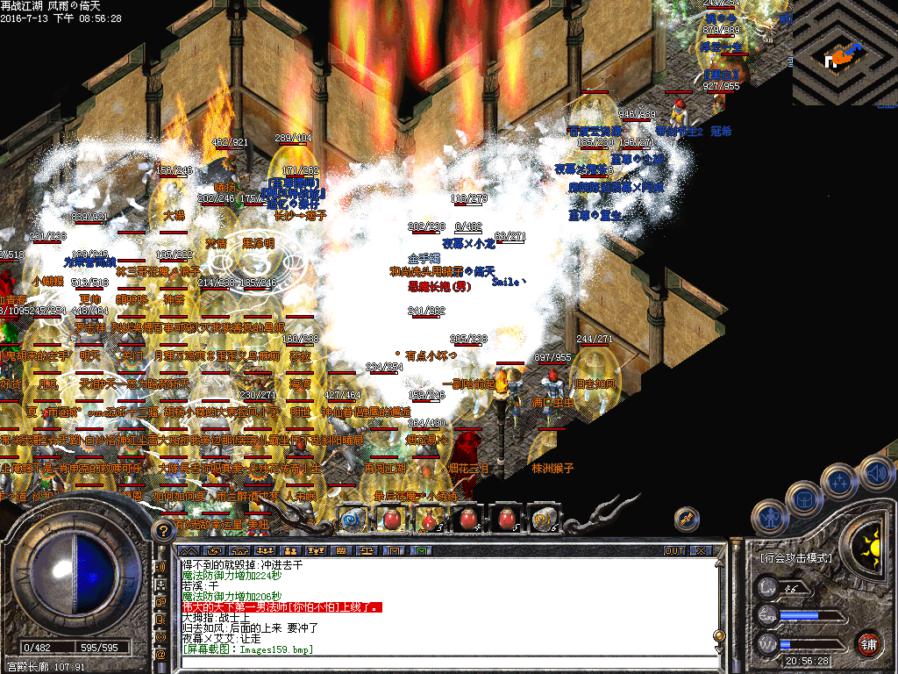Toggle the guild attack mode label

[797, 557]
